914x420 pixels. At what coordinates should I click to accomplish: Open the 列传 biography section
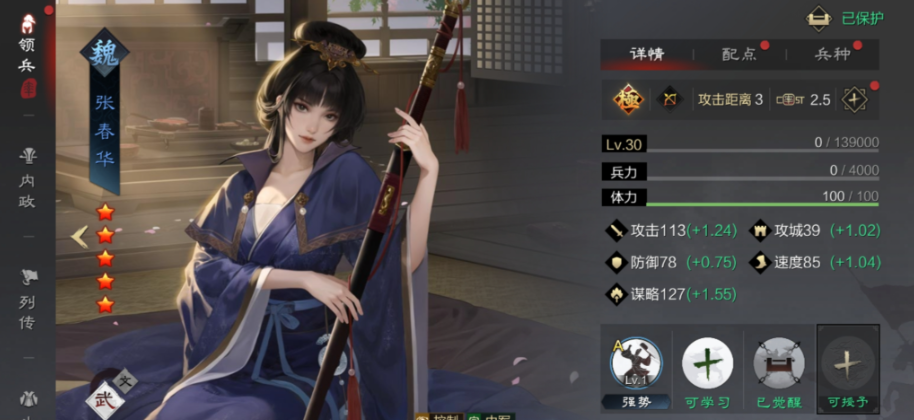(28, 296)
